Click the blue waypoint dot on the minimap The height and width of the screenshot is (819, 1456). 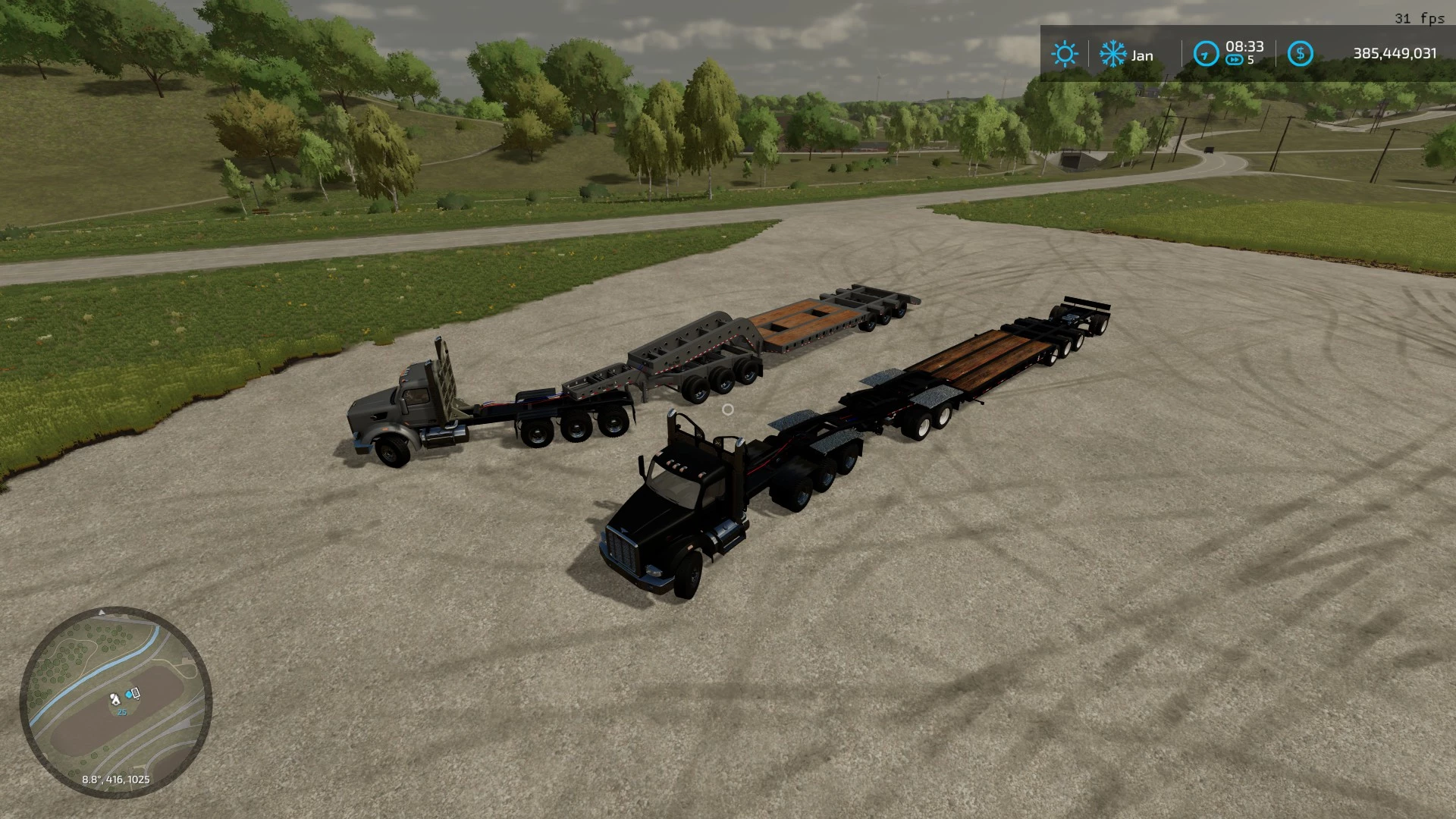tap(128, 695)
